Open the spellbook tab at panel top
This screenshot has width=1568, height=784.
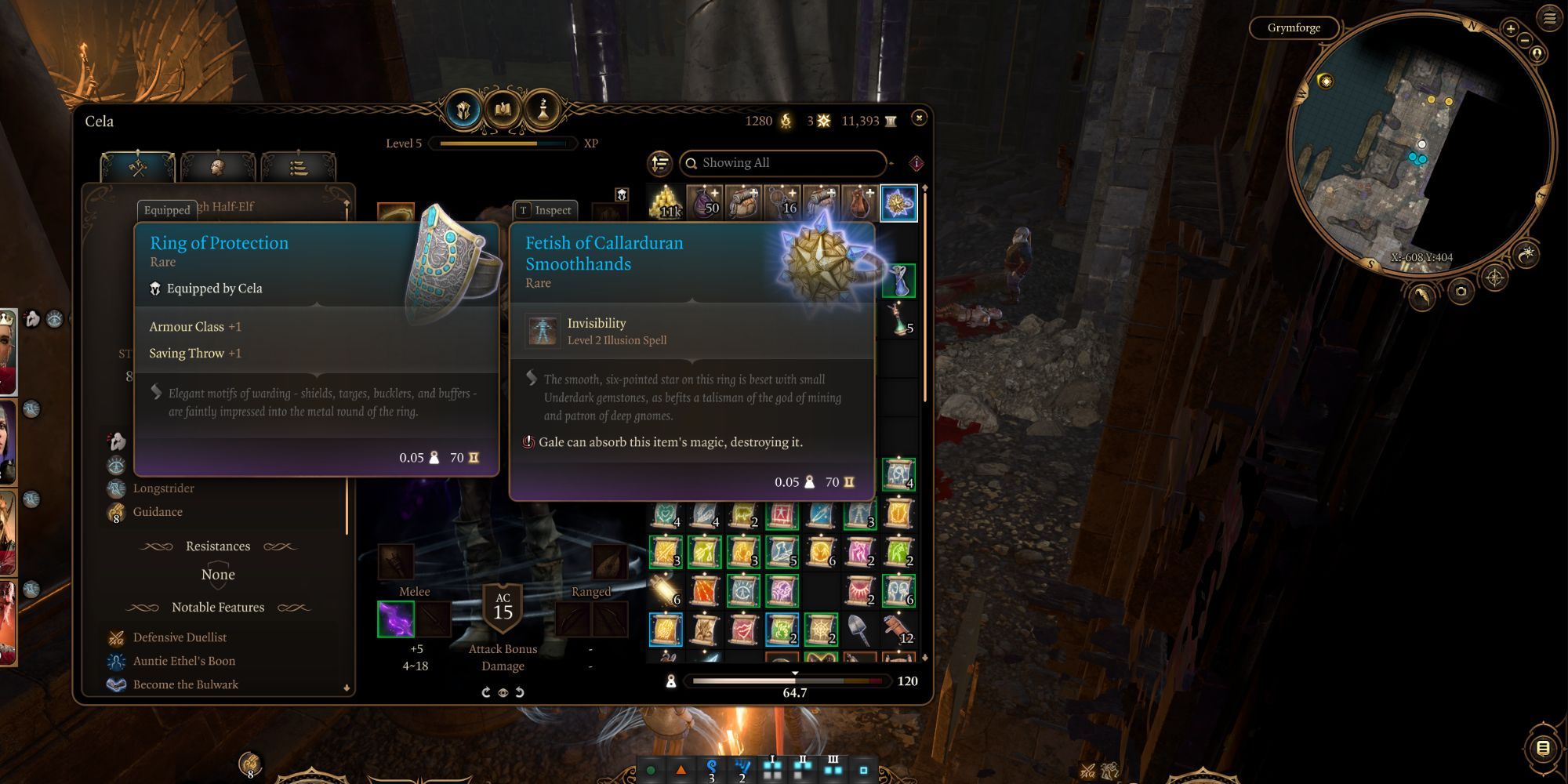(x=503, y=110)
